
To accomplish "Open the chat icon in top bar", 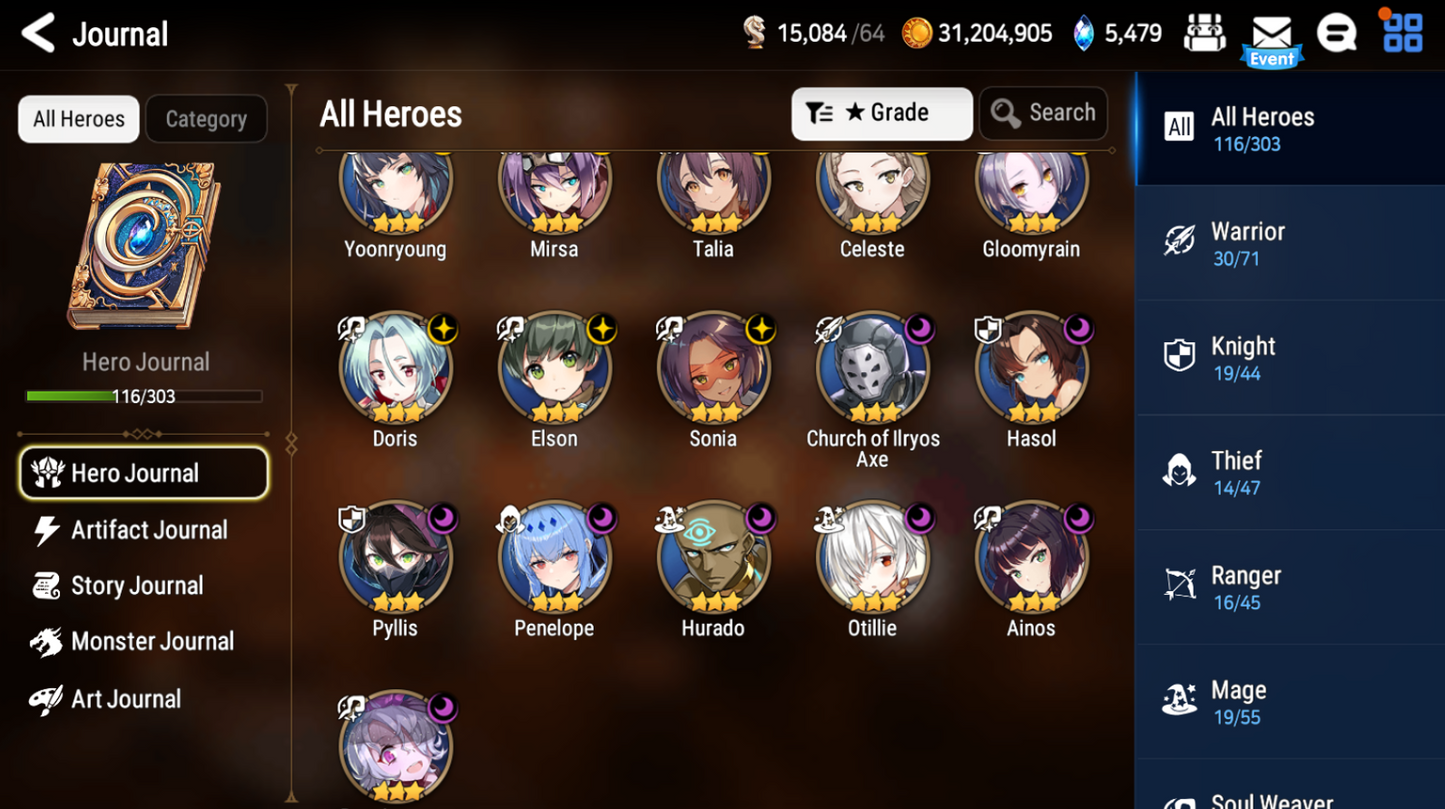I will (1337, 32).
